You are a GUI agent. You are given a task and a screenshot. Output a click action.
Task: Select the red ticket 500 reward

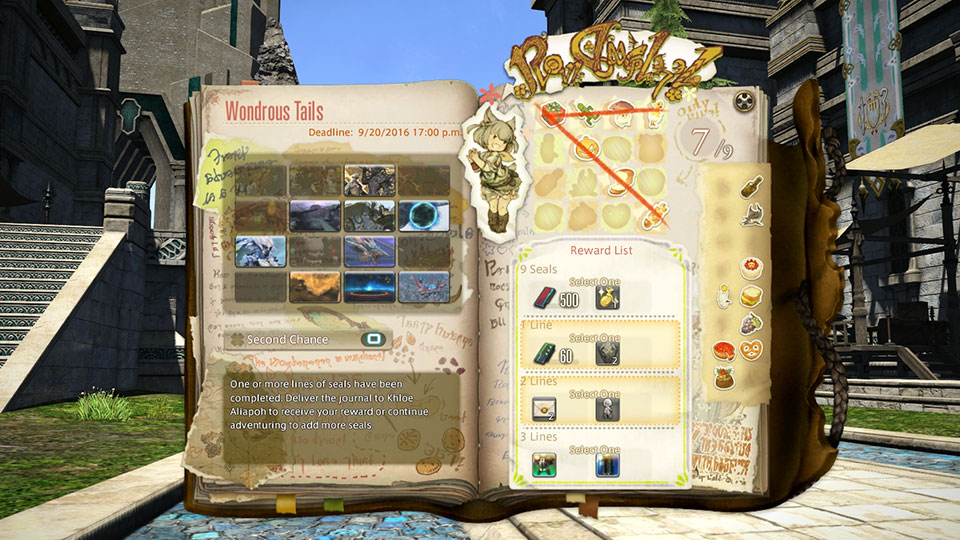click(541, 298)
